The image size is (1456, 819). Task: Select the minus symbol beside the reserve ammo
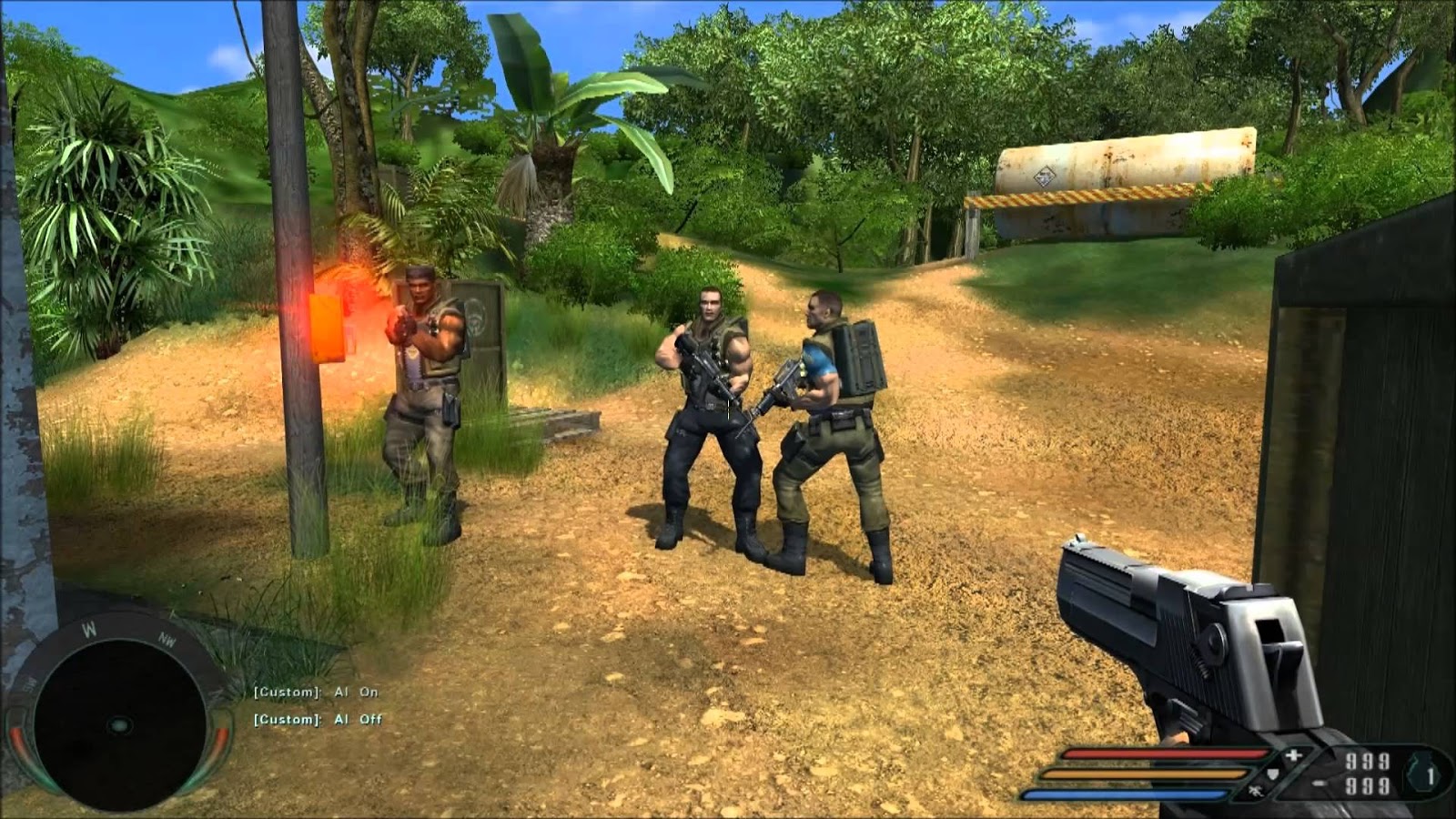click(1319, 784)
